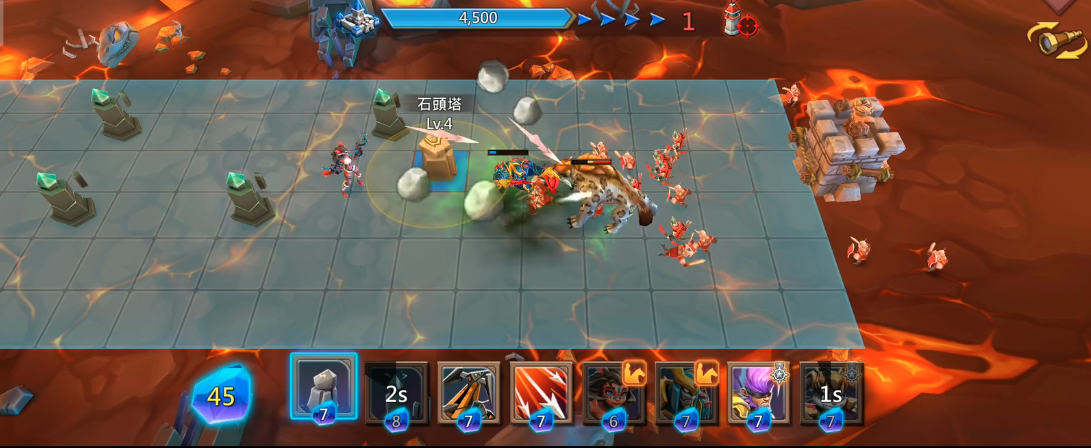Activate the red arrow volley card
Viewport: 1091px width, 448px height.
(541, 392)
